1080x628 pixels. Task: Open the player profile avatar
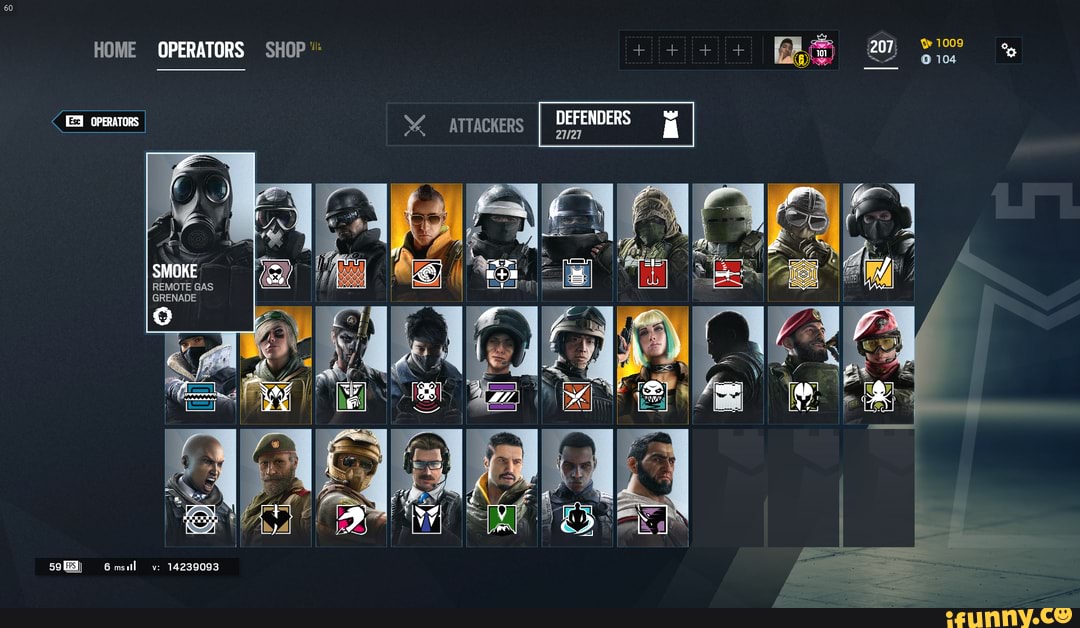click(x=789, y=50)
